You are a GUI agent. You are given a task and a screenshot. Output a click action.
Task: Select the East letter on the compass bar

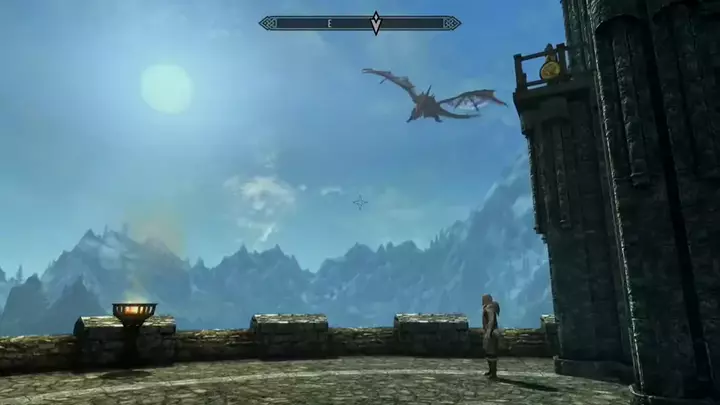pos(328,22)
